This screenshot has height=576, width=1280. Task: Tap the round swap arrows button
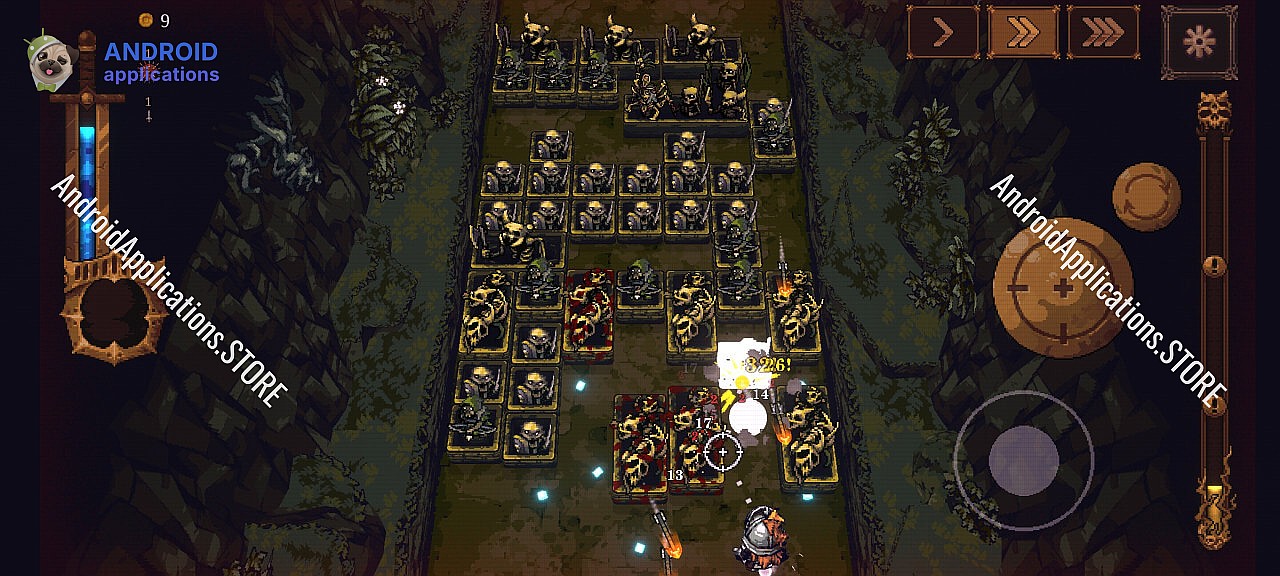tap(1146, 197)
